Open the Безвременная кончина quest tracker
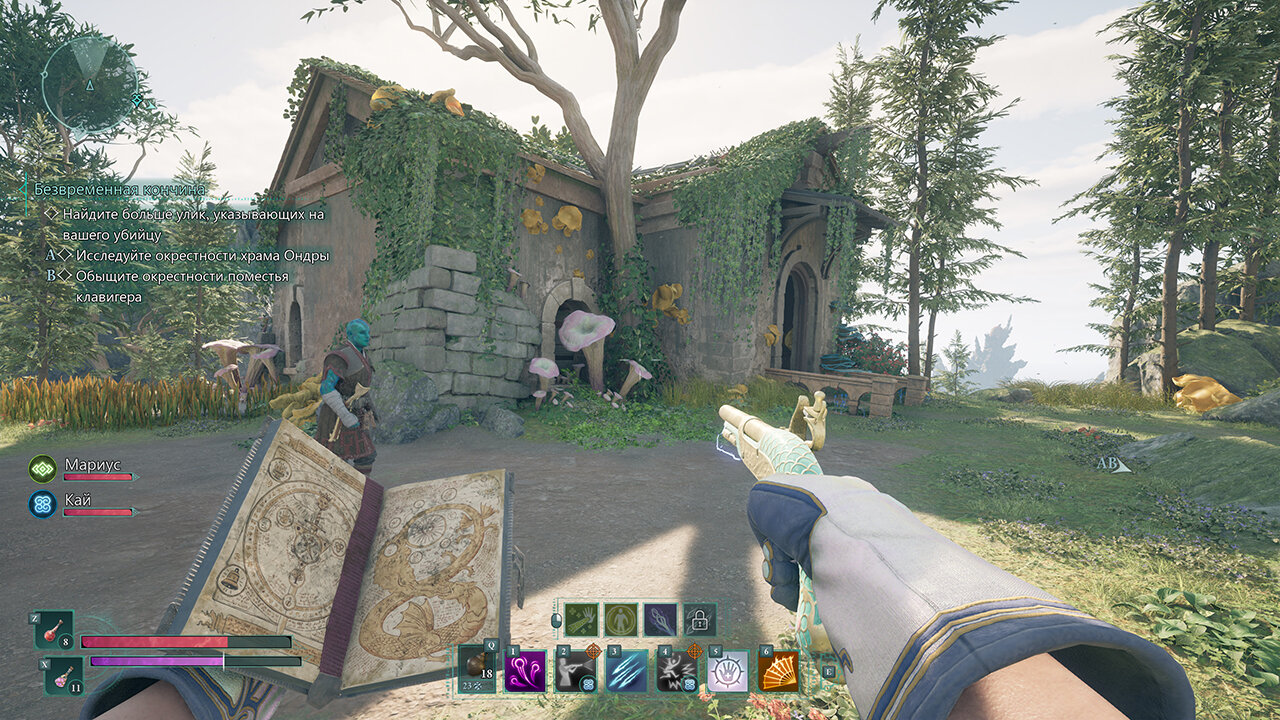The width and height of the screenshot is (1280, 720). coord(120,189)
